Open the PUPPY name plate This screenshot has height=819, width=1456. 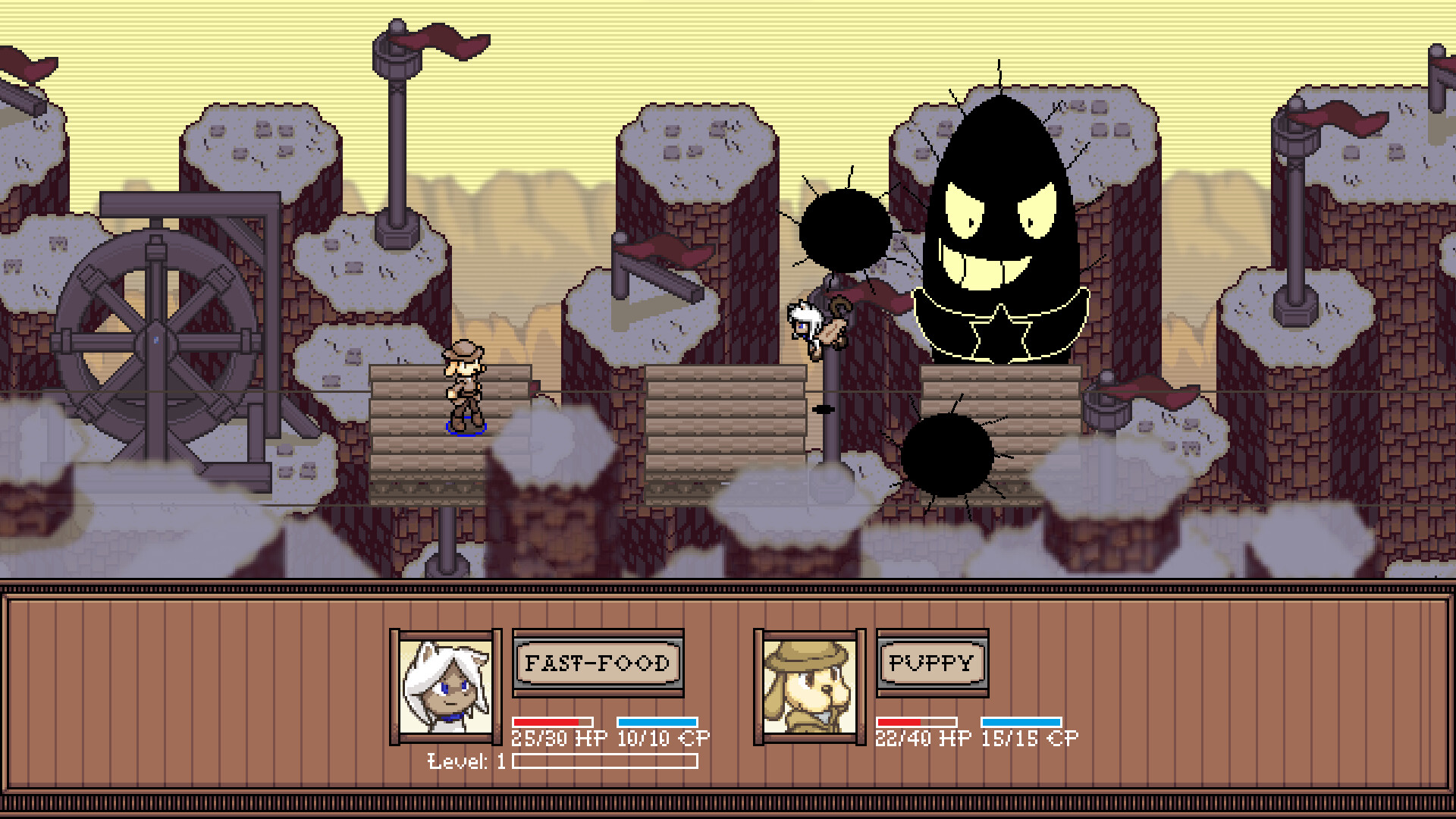pyautogui.click(x=931, y=663)
